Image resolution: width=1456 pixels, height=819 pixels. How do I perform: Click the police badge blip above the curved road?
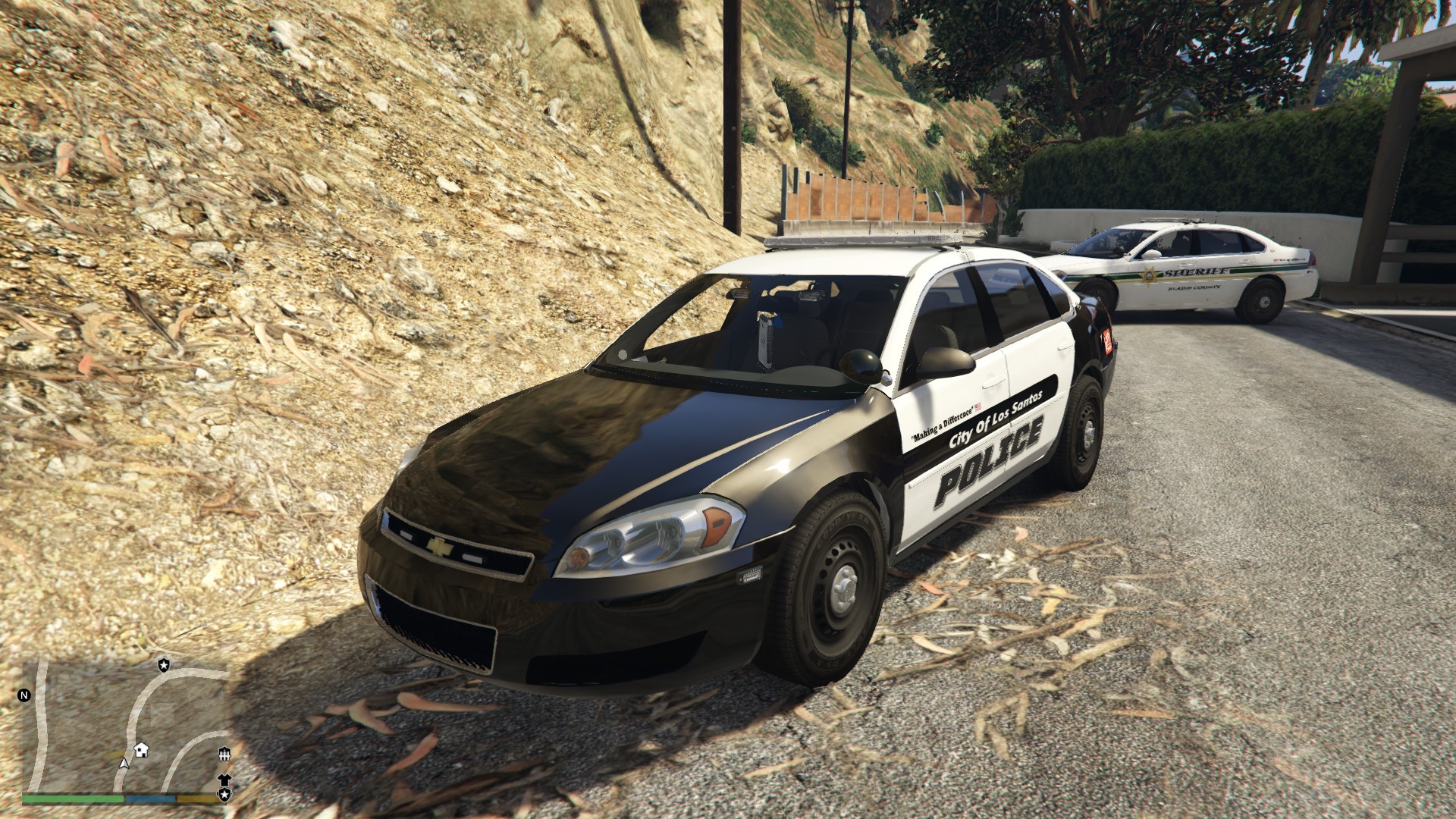(164, 665)
